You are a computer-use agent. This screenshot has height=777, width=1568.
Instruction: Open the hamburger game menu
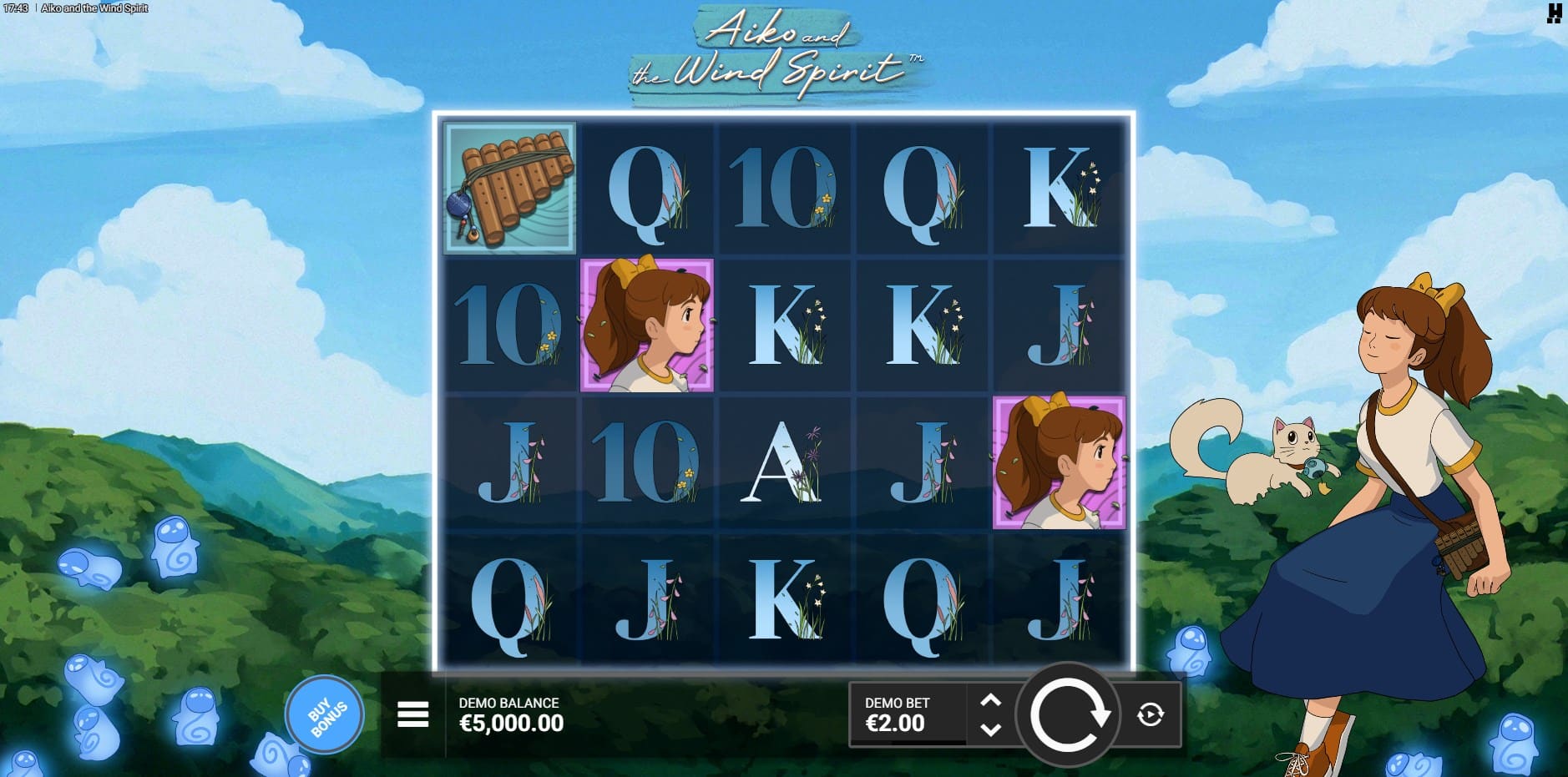[412, 714]
